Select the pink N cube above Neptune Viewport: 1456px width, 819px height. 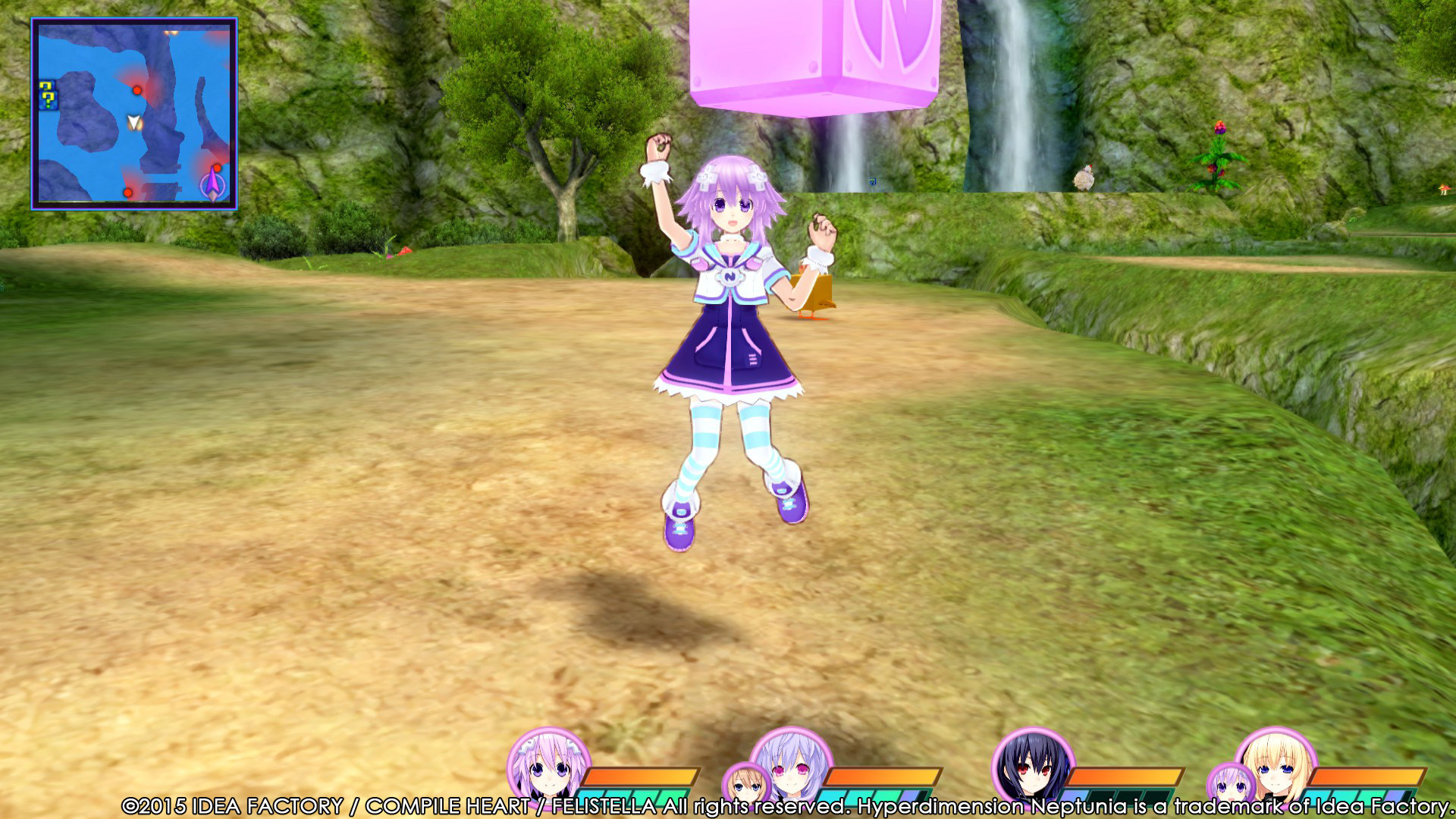coord(819,53)
